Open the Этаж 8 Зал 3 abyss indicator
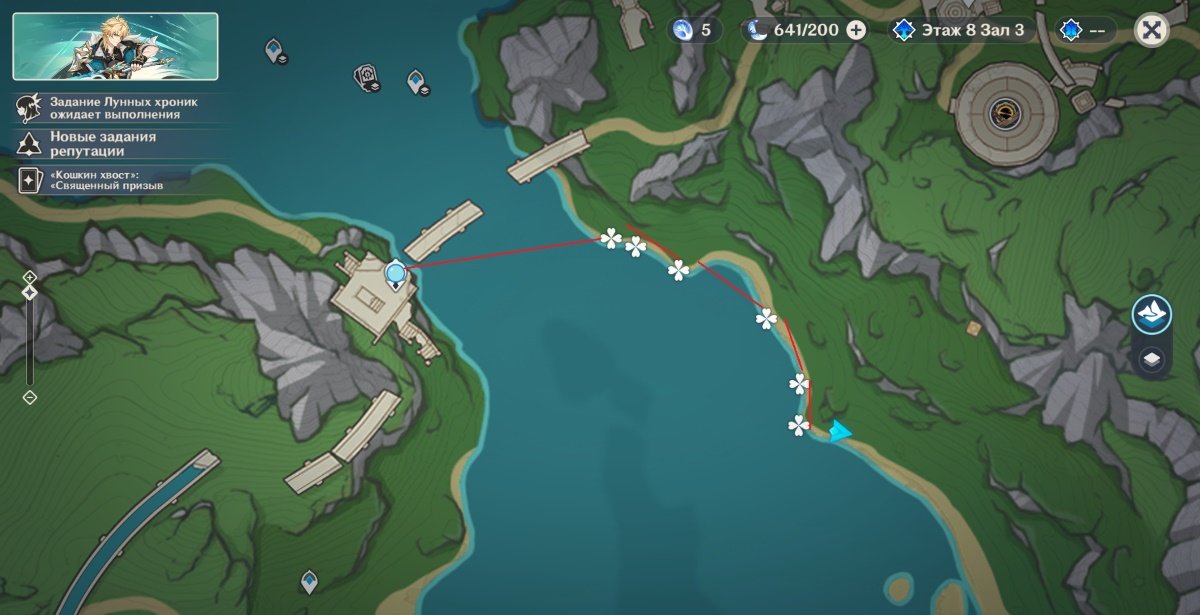 coord(962,30)
